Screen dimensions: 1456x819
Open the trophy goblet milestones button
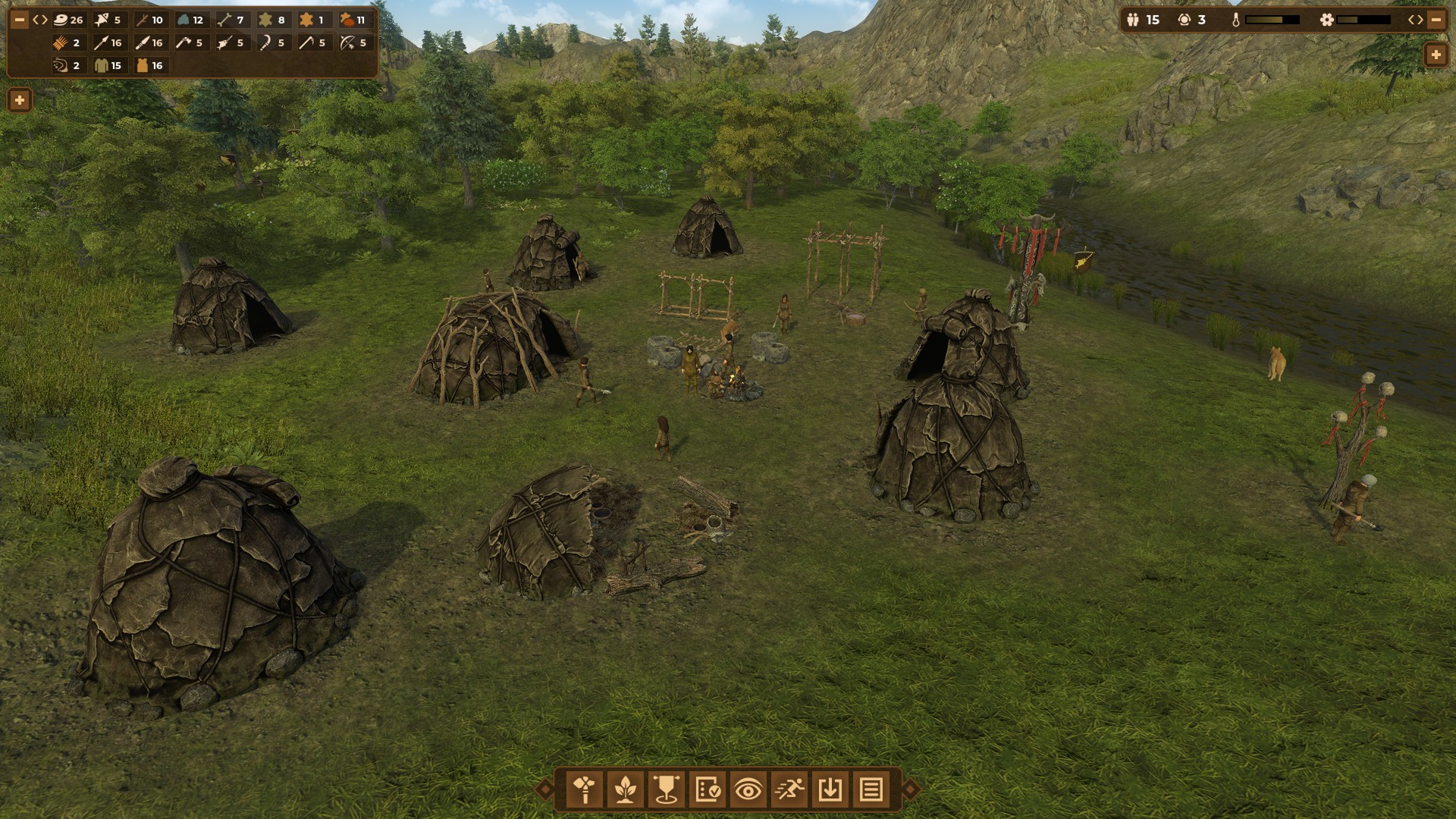coord(667,789)
